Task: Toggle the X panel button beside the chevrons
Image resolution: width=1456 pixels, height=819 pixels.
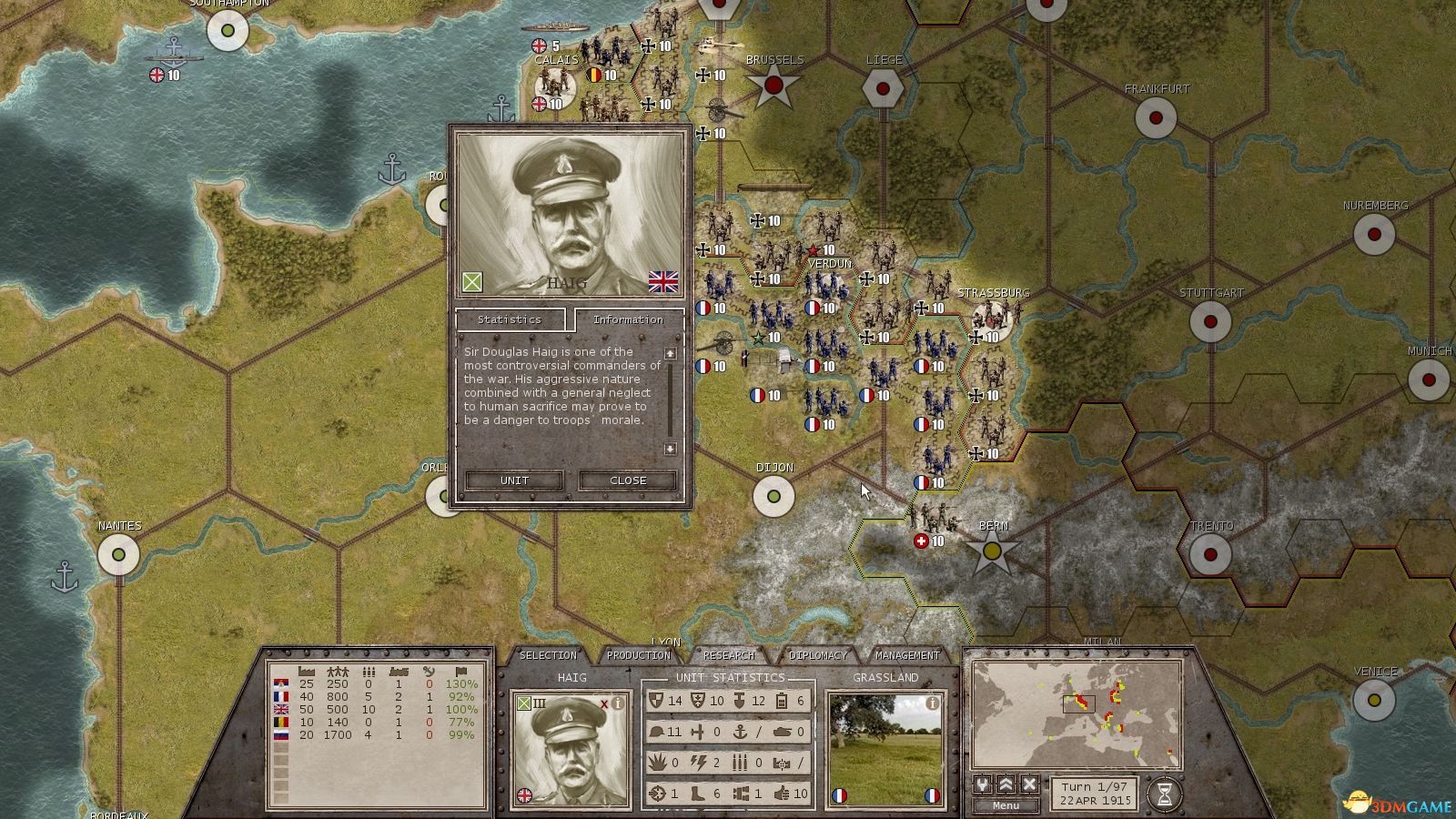Action: [x=1029, y=784]
